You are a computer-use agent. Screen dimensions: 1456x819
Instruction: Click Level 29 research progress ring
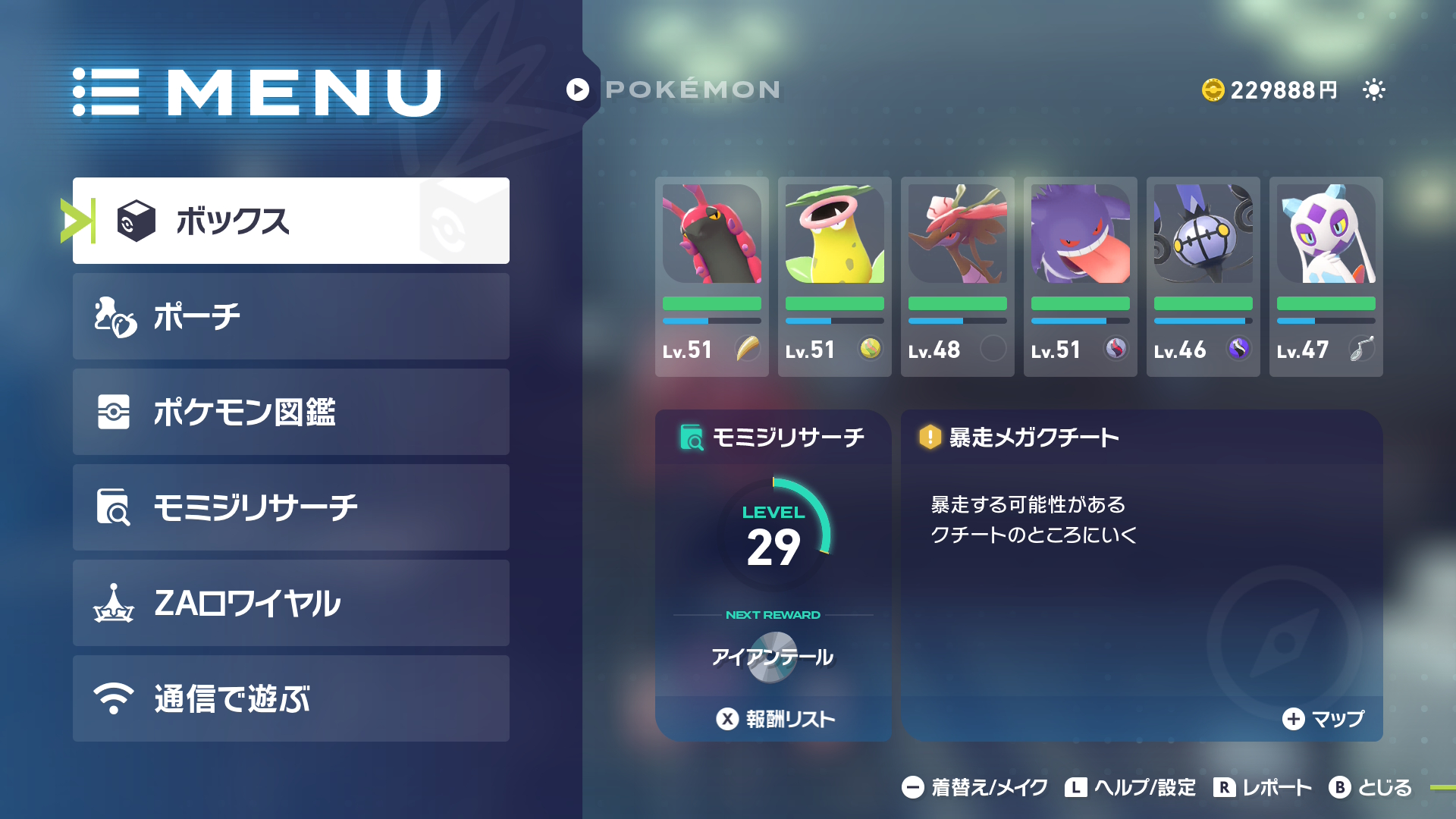tap(773, 535)
